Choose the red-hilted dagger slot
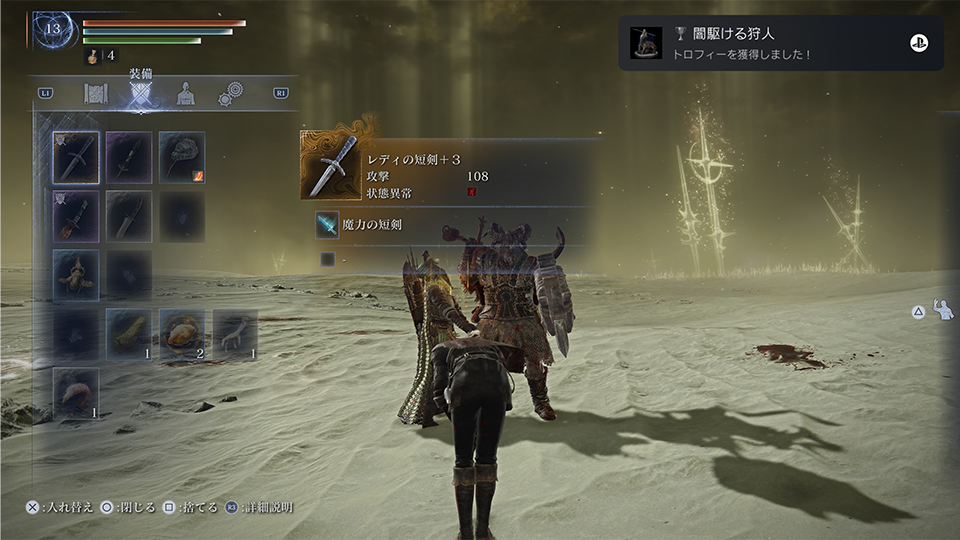960x540 pixels. coord(76,216)
